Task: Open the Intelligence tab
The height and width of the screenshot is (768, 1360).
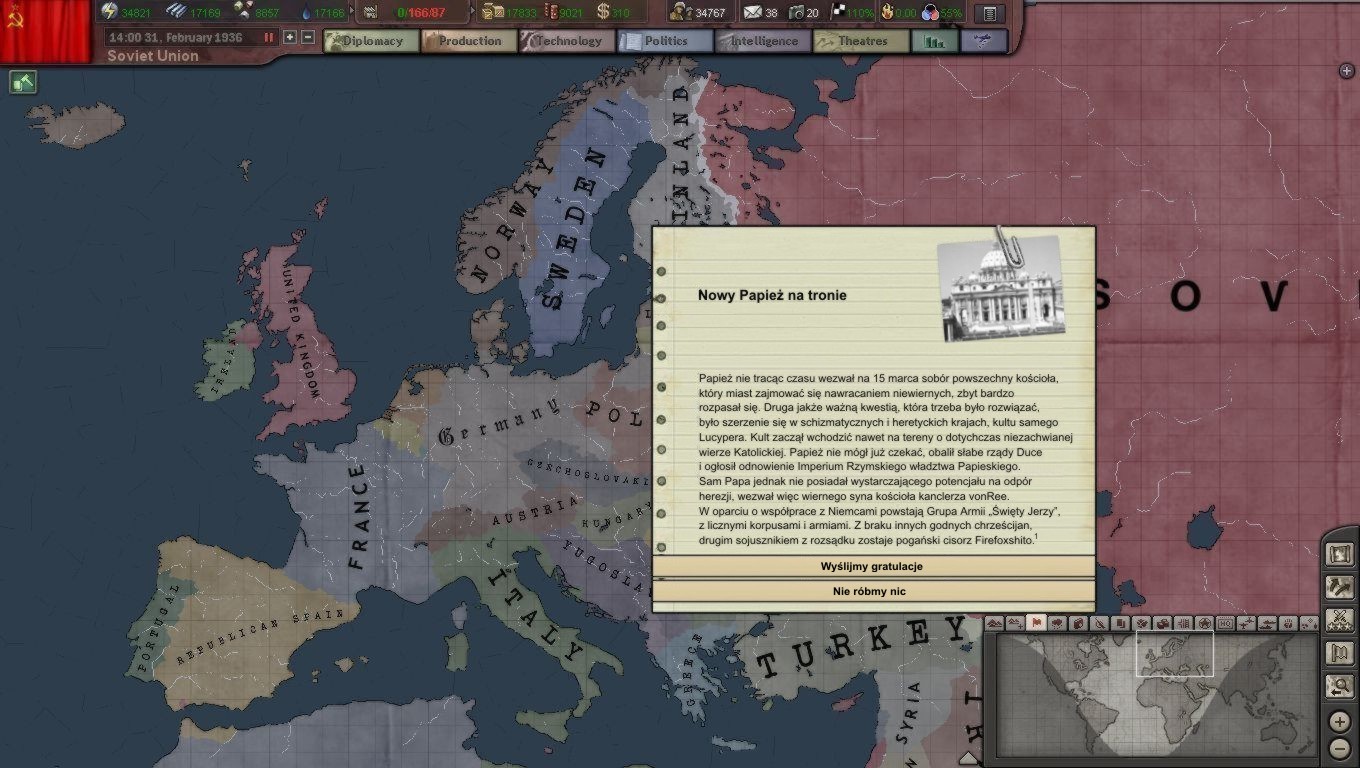Action: pyautogui.click(x=762, y=41)
